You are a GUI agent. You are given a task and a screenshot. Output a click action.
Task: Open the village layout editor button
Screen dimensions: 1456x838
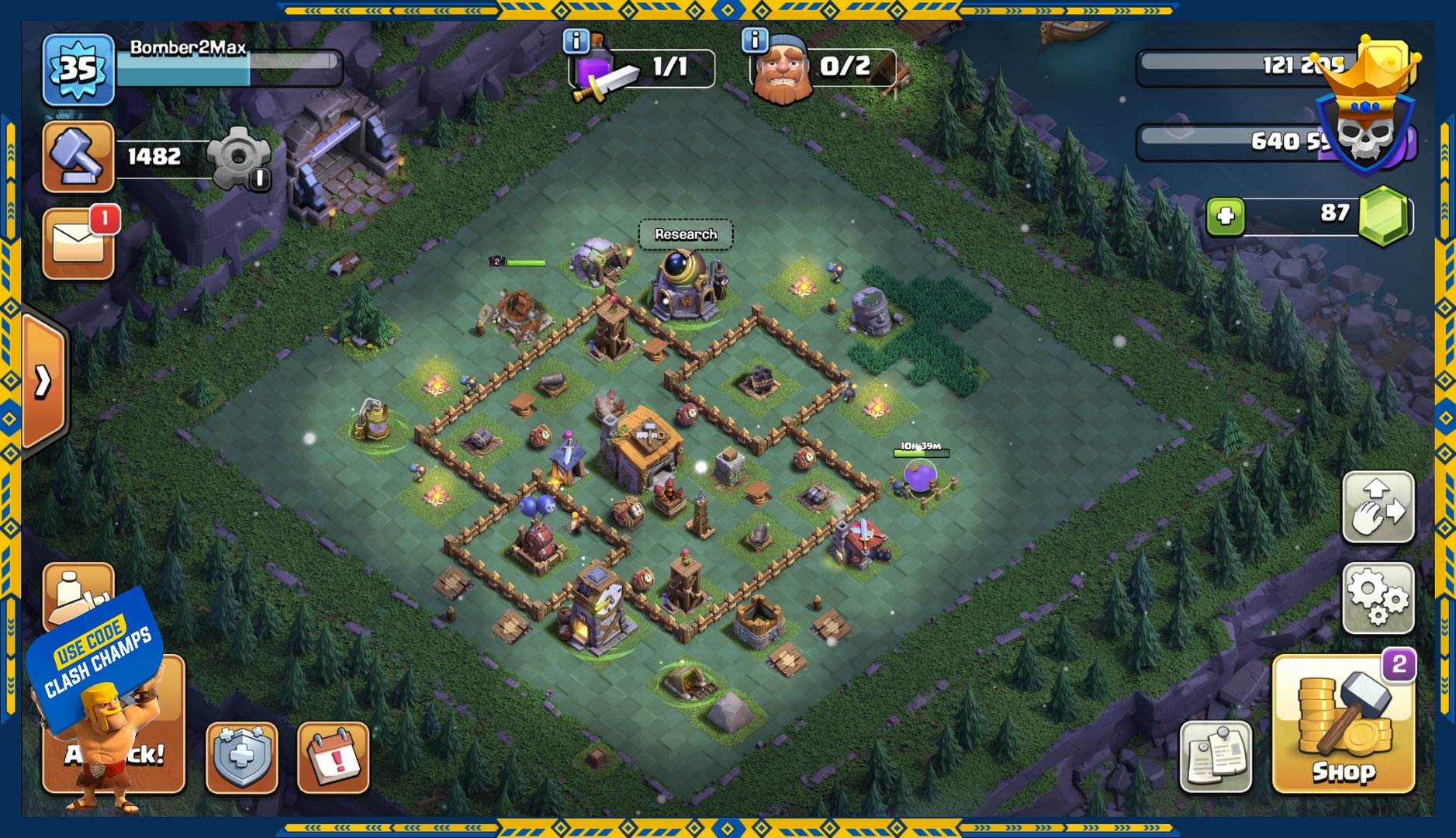point(1378,507)
